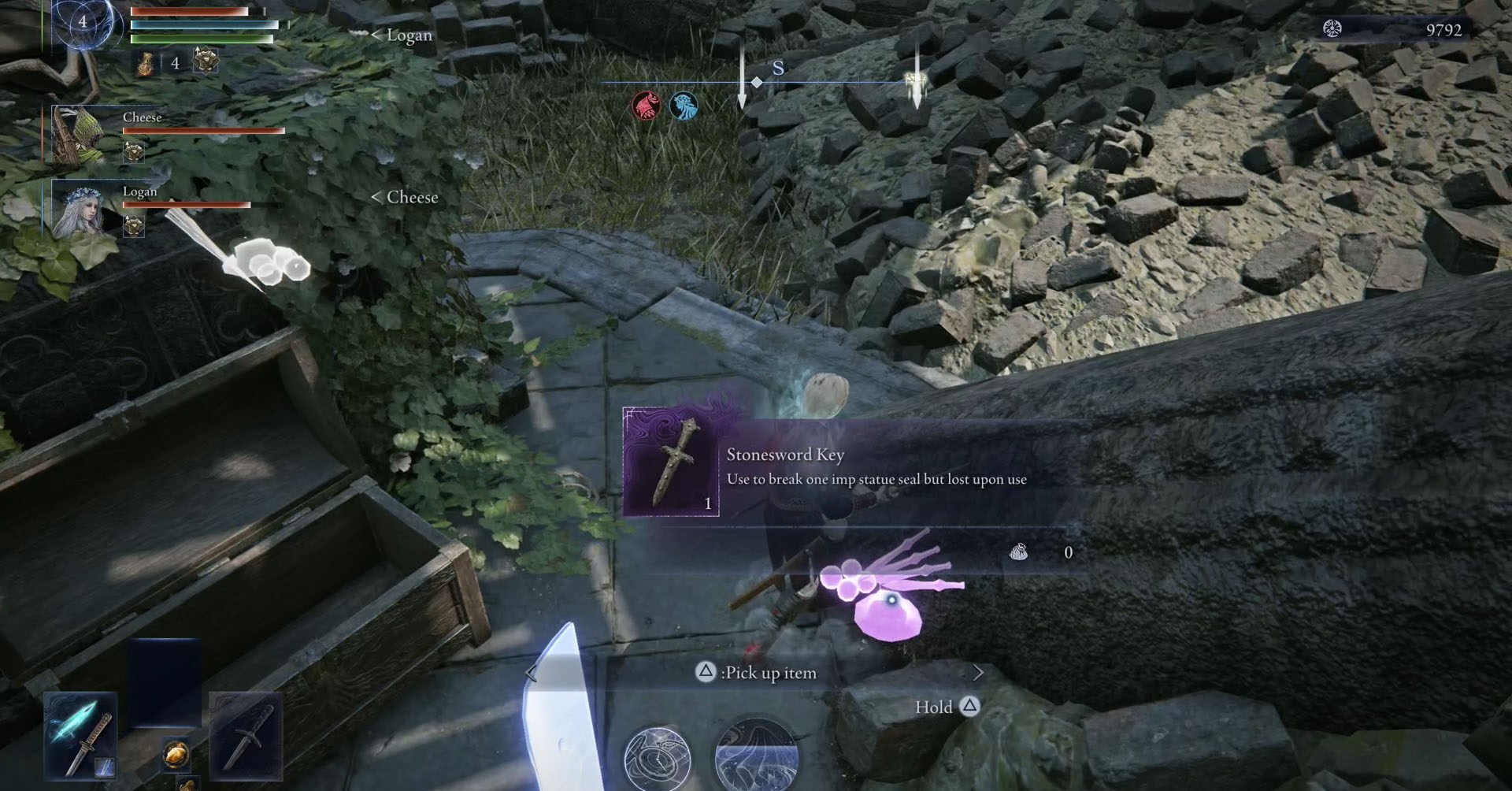Select the dagger weapon slot
The image size is (1512, 791).
(246, 734)
